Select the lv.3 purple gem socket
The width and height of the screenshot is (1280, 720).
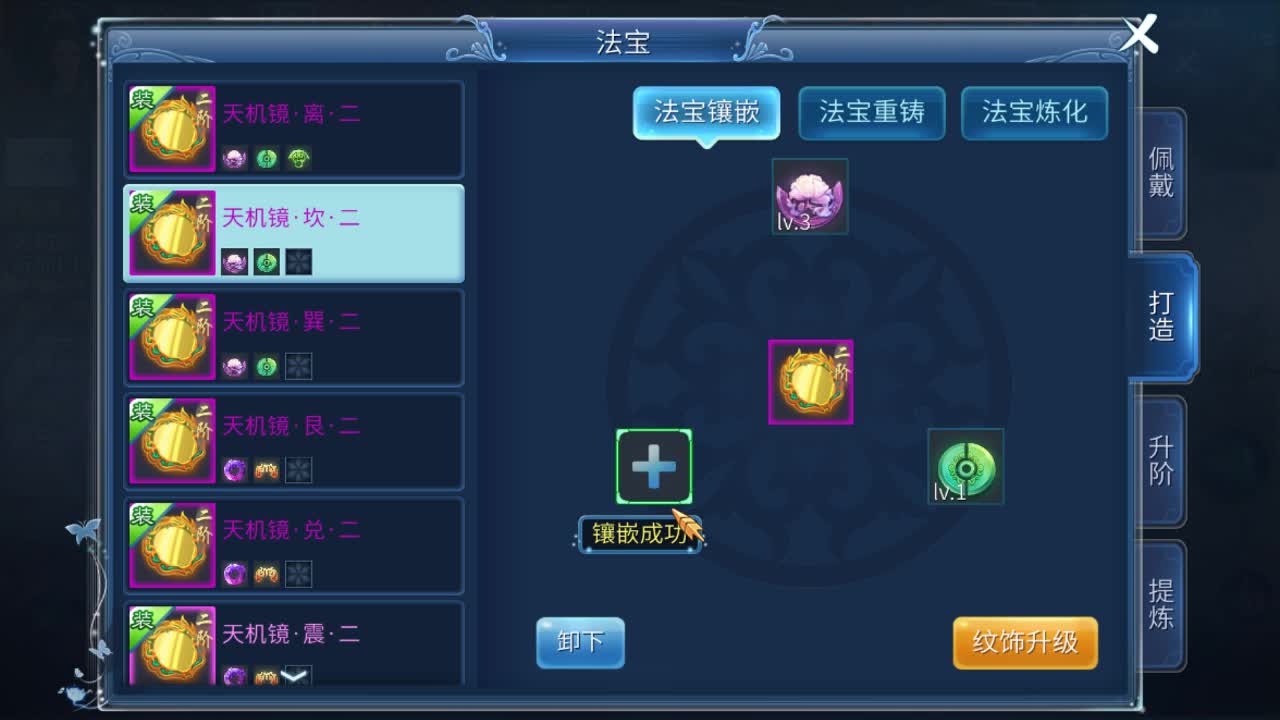pyautogui.click(x=810, y=196)
